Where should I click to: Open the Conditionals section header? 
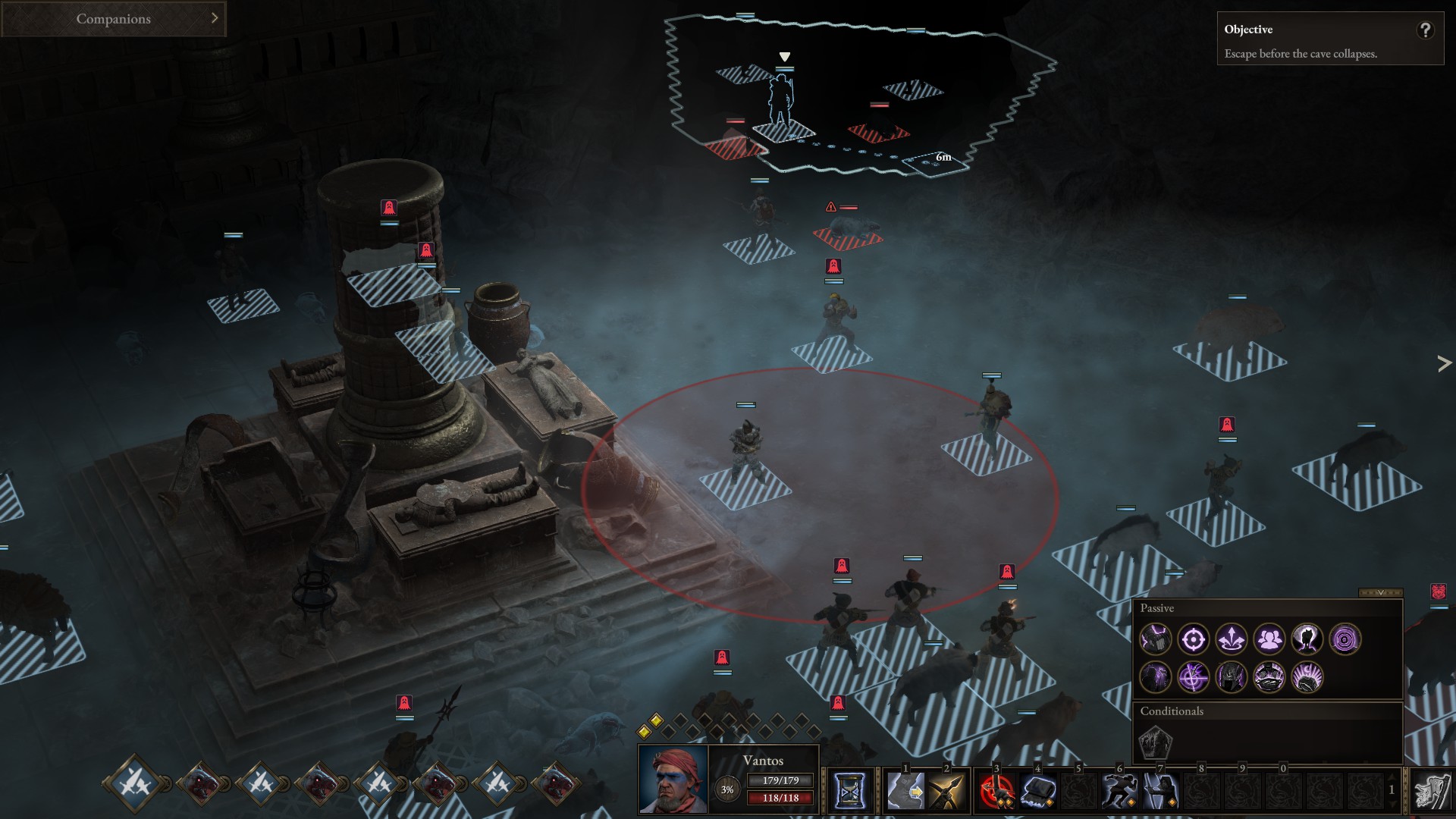pos(1172,711)
